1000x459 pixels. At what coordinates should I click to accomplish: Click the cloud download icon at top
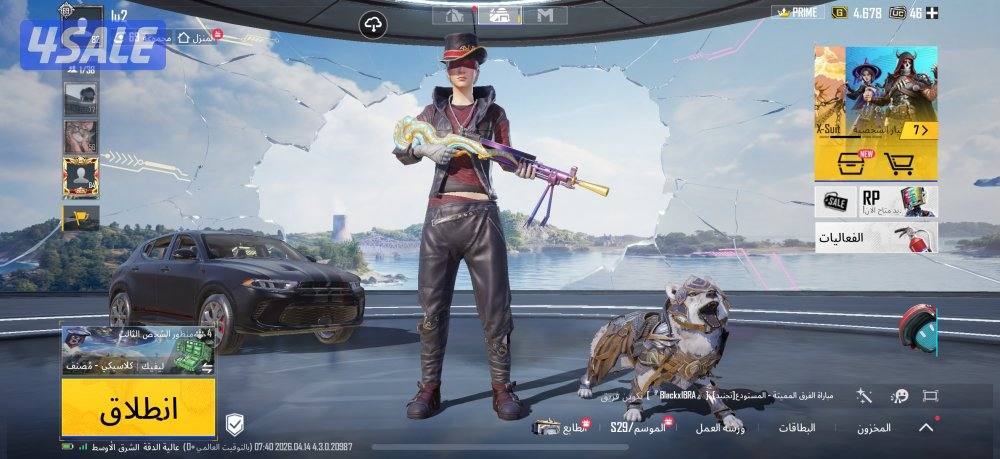point(373,22)
